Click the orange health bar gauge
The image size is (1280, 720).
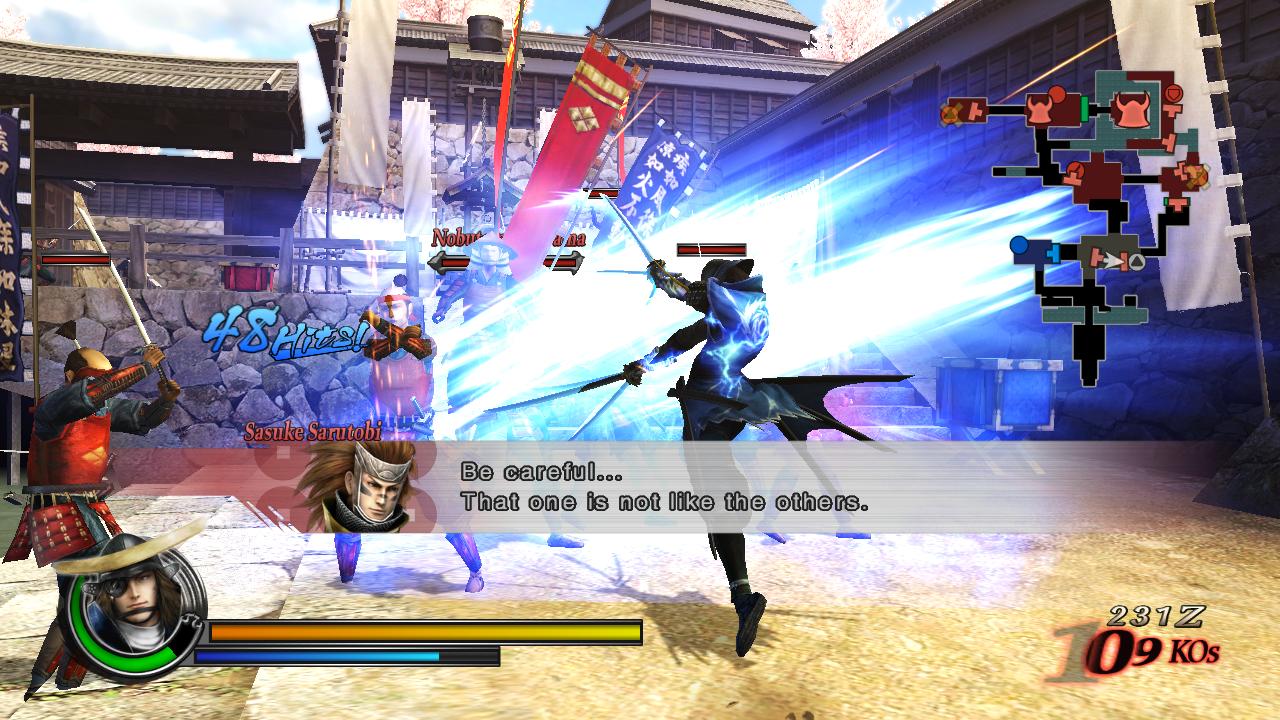pyautogui.click(x=420, y=633)
